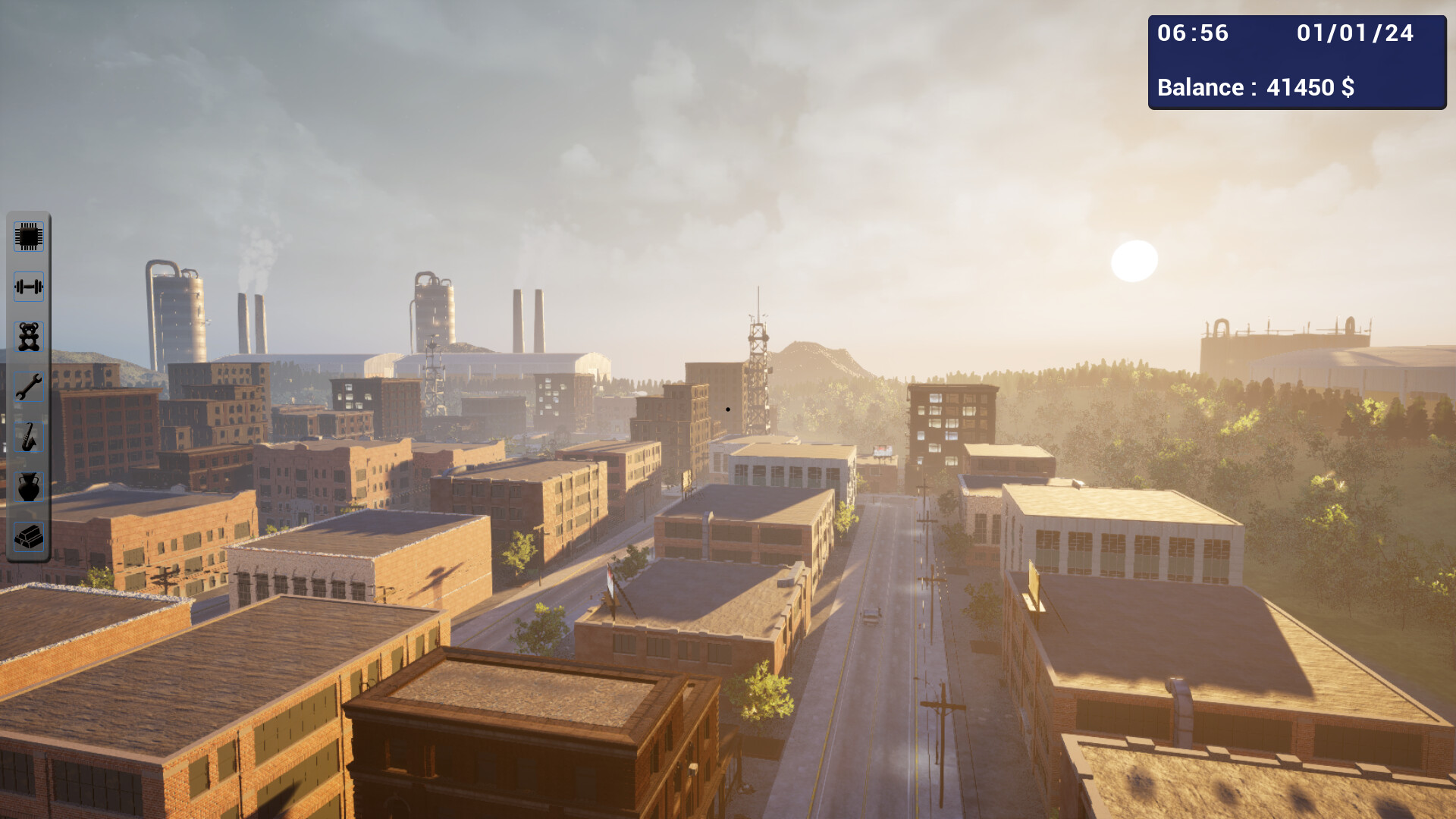This screenshot has width=1456, height=819.
Task: Click the dark blue HUD panel
Action: pos(1297,61)
